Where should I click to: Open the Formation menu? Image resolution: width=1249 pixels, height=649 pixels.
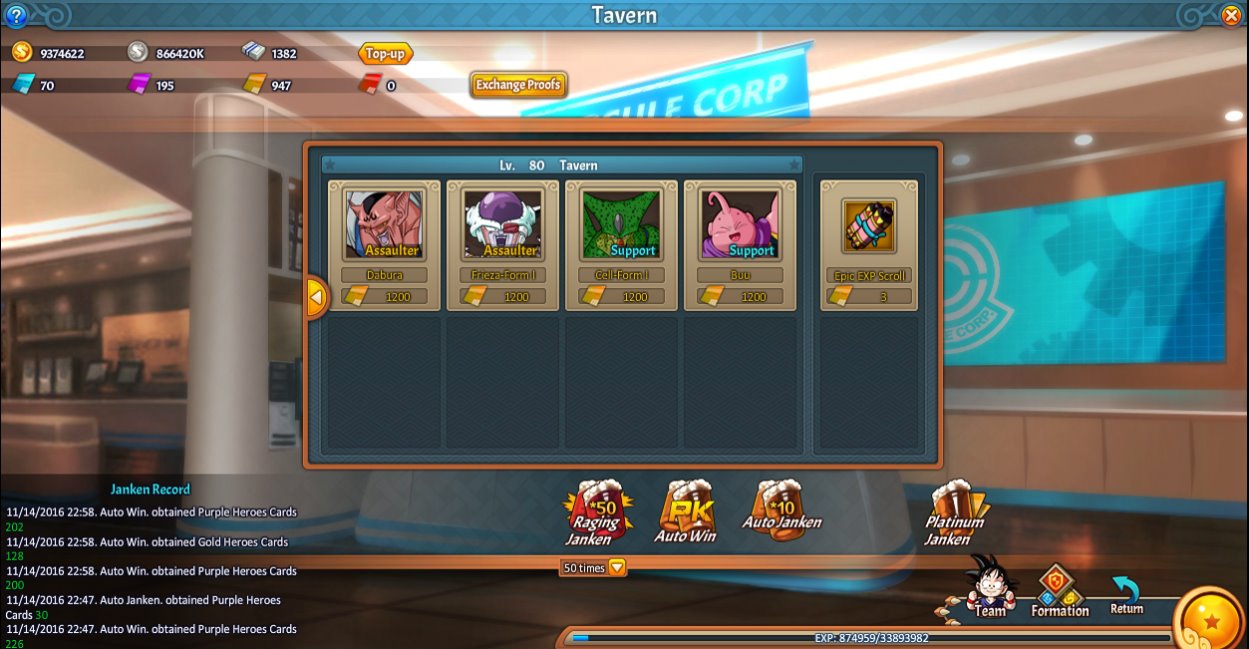(x=1059, y=592)
